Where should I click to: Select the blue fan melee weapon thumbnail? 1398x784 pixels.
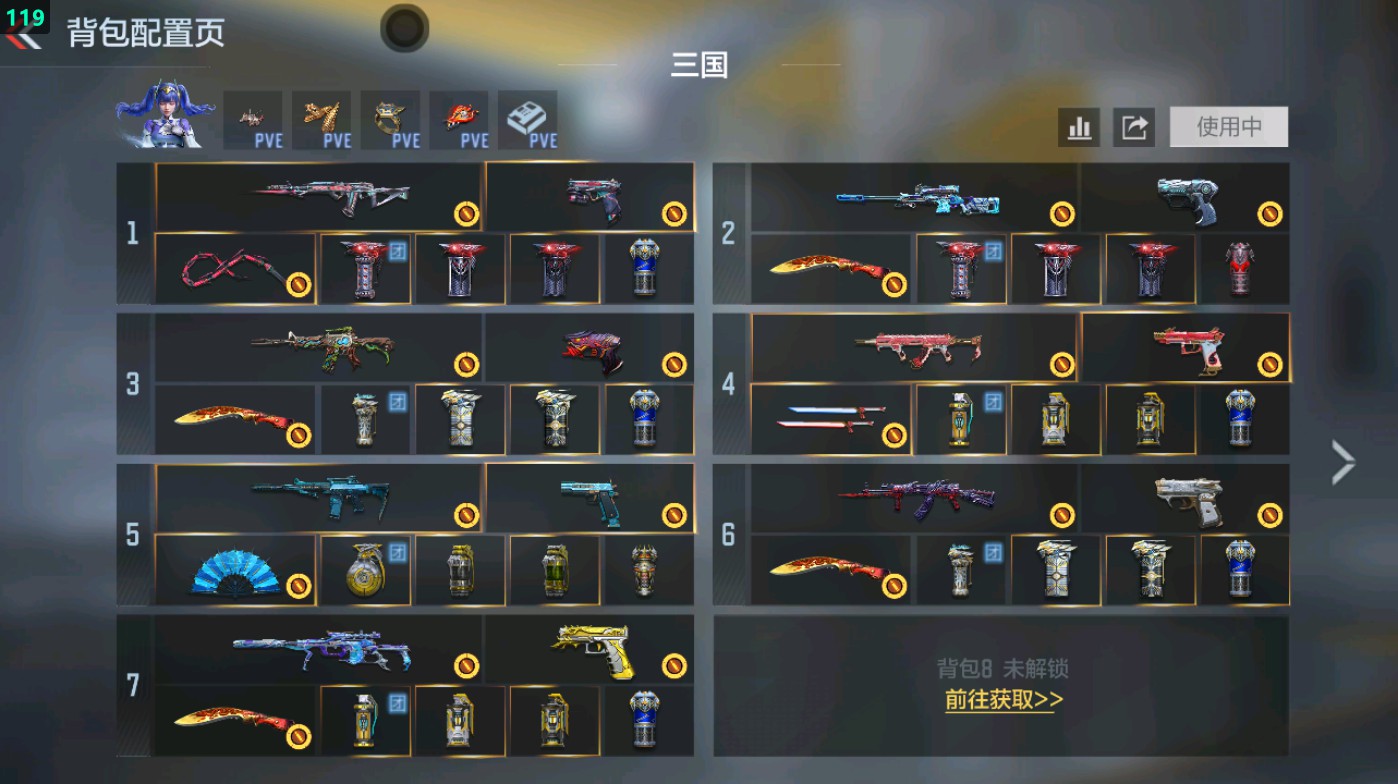(x=236, y=571)
